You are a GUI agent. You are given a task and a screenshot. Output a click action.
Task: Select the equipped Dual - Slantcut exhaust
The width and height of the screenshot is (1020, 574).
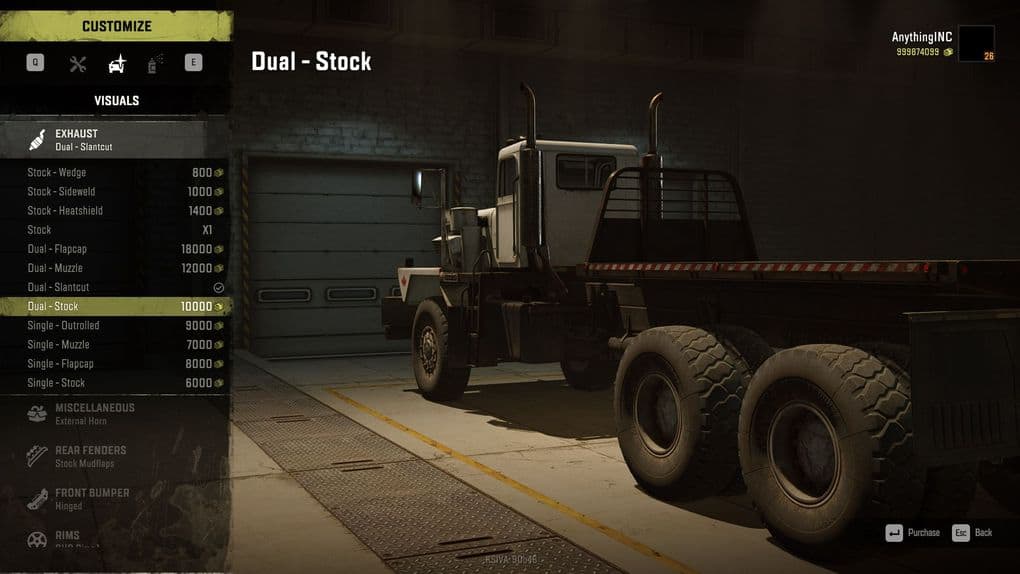coord(116,287)
